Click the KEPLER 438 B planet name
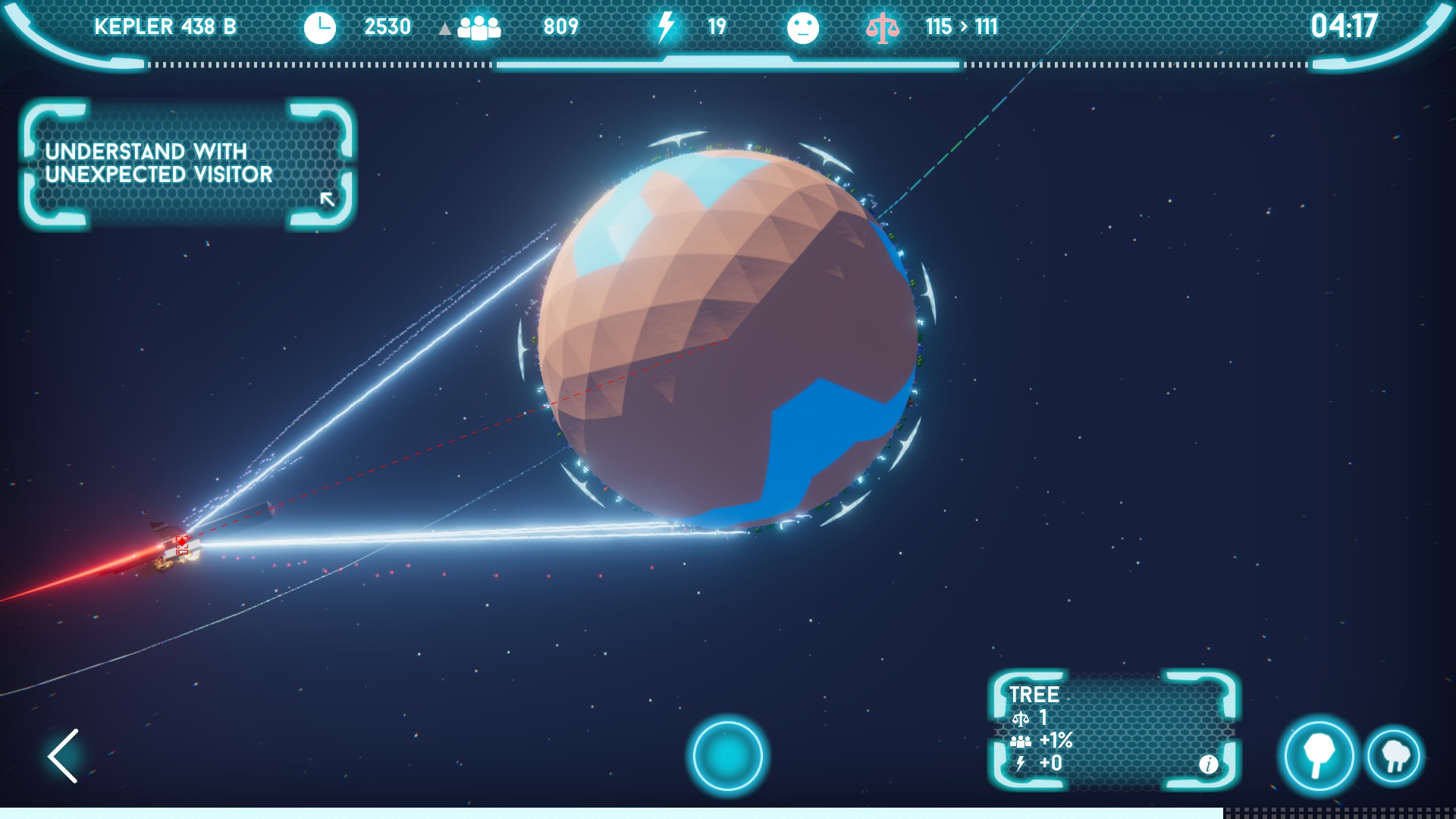Image resolution: width=1456 pixels, height=819 pixels. (x=164, y=27)
